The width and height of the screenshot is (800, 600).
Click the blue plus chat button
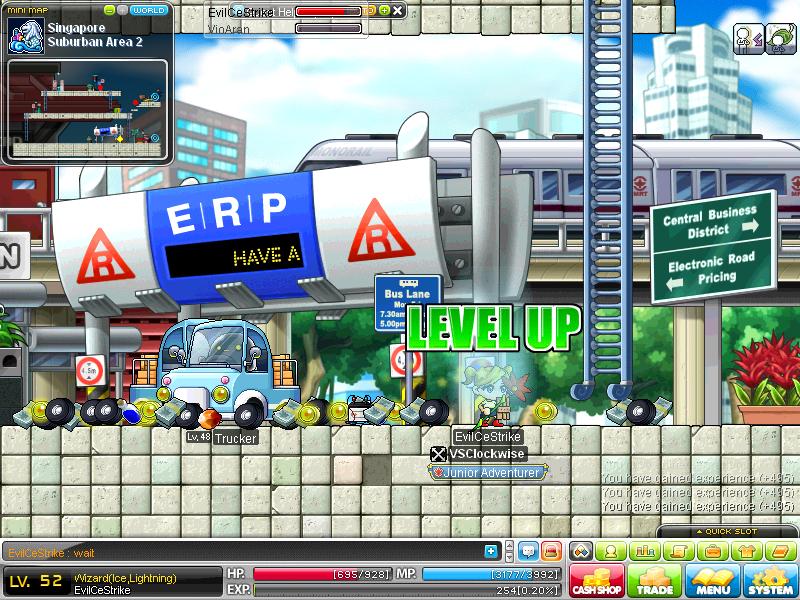tap(491, 551)
